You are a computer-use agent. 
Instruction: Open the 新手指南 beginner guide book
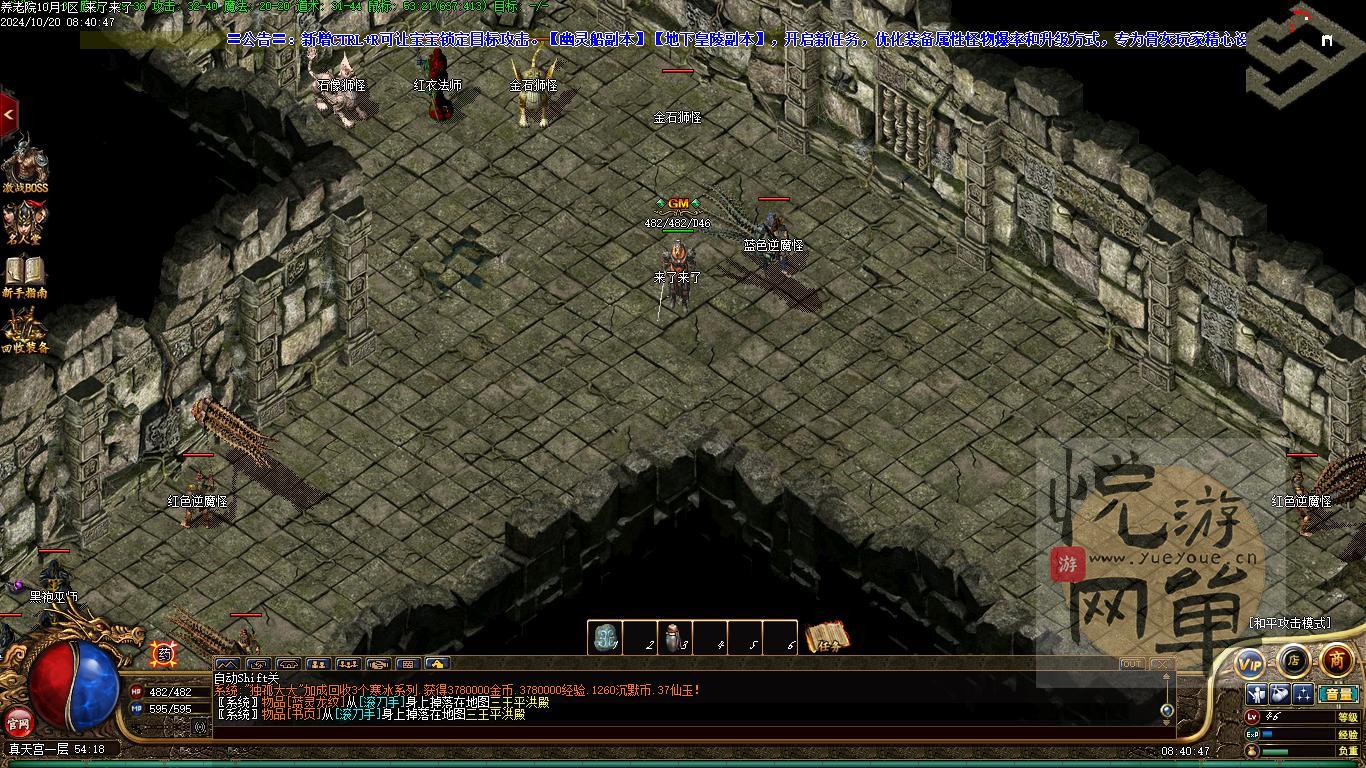[x=24, y=276]
